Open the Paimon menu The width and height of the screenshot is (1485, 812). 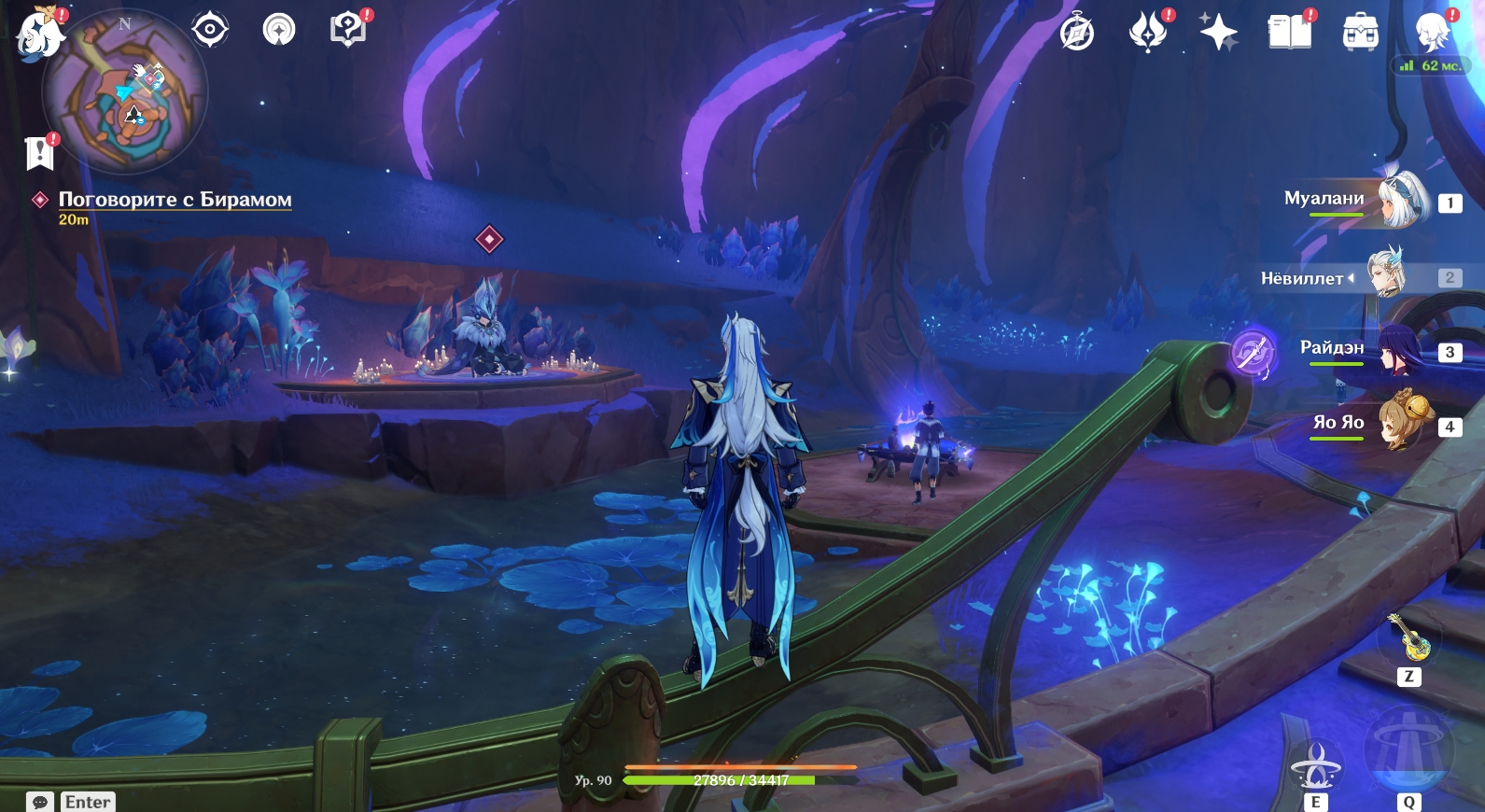tap(39, 35)
